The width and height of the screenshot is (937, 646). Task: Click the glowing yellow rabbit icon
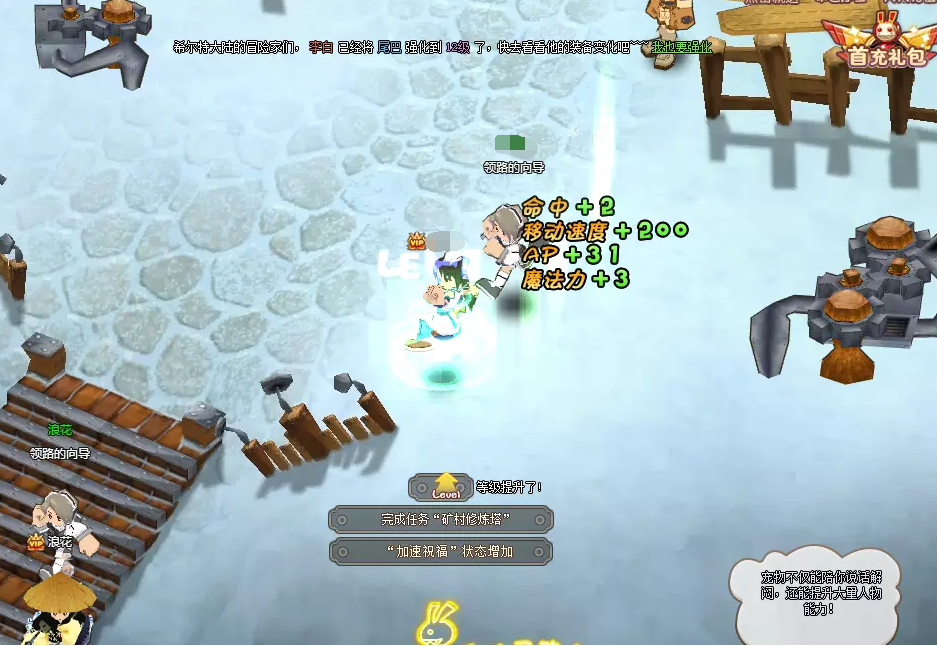coord(437,624)
